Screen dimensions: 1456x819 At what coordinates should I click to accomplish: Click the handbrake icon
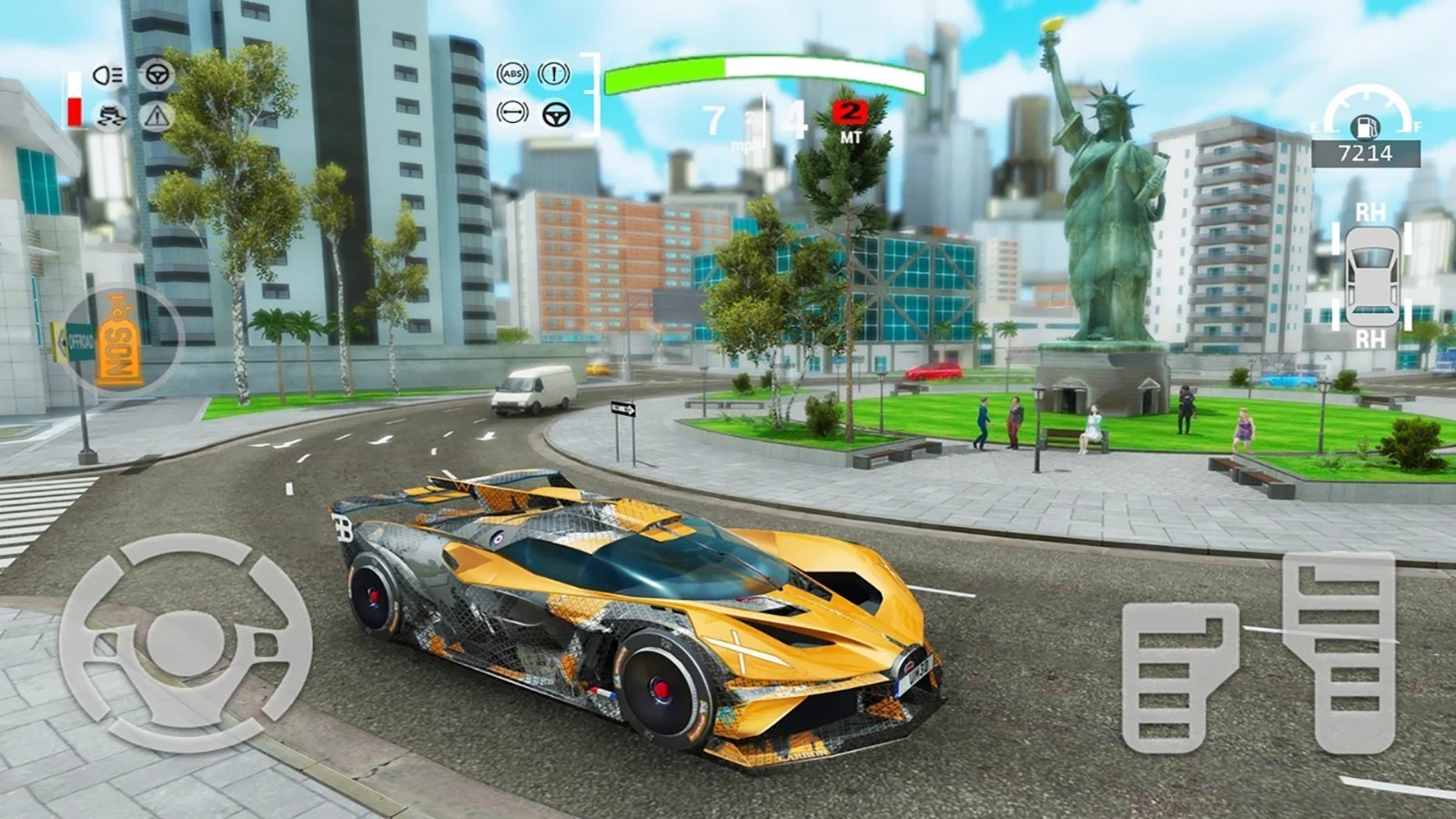click(512, 113)
